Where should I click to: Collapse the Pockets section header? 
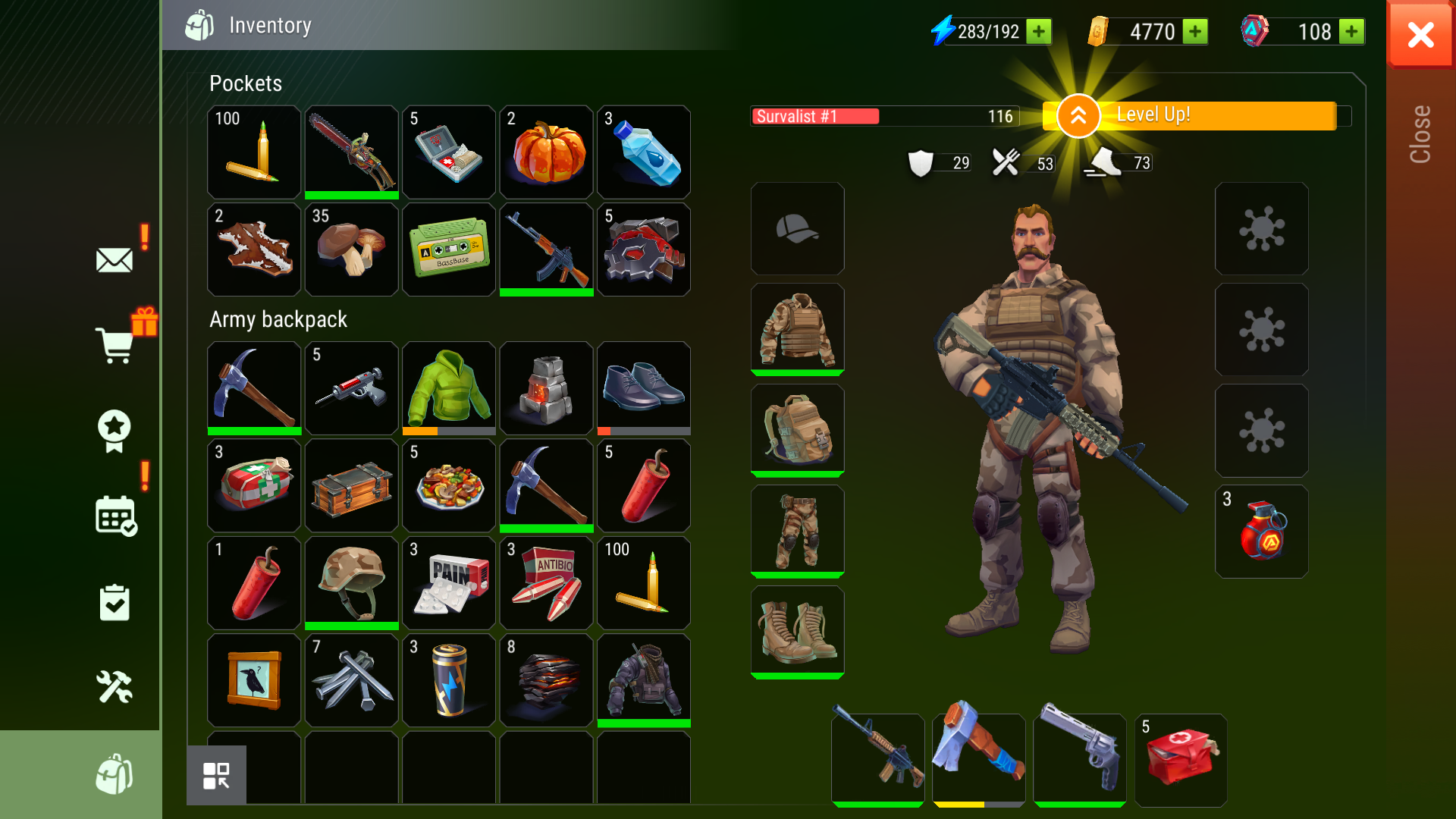(x=246, y=83)
